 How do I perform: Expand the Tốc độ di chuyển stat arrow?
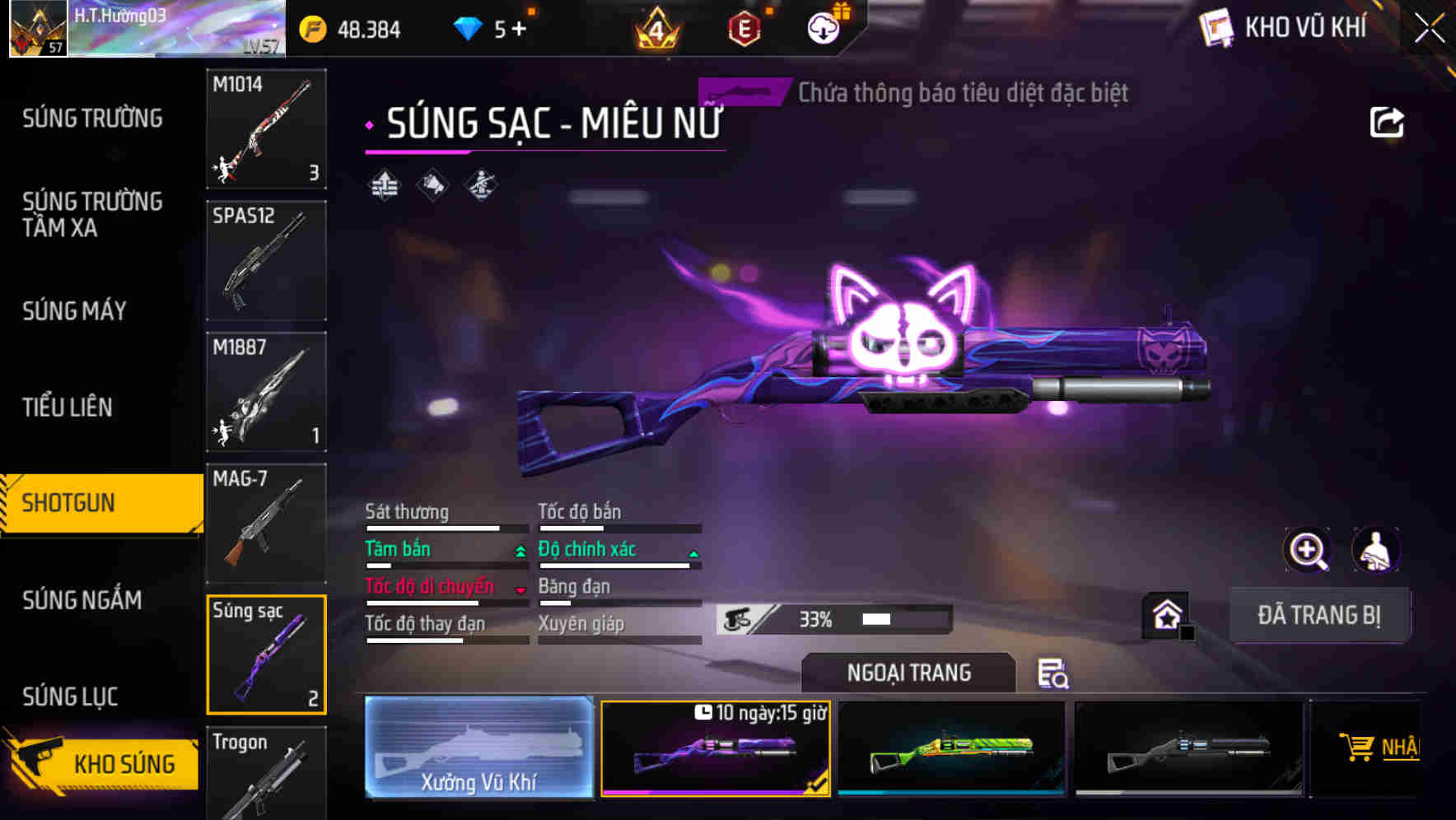pos(521,589)
